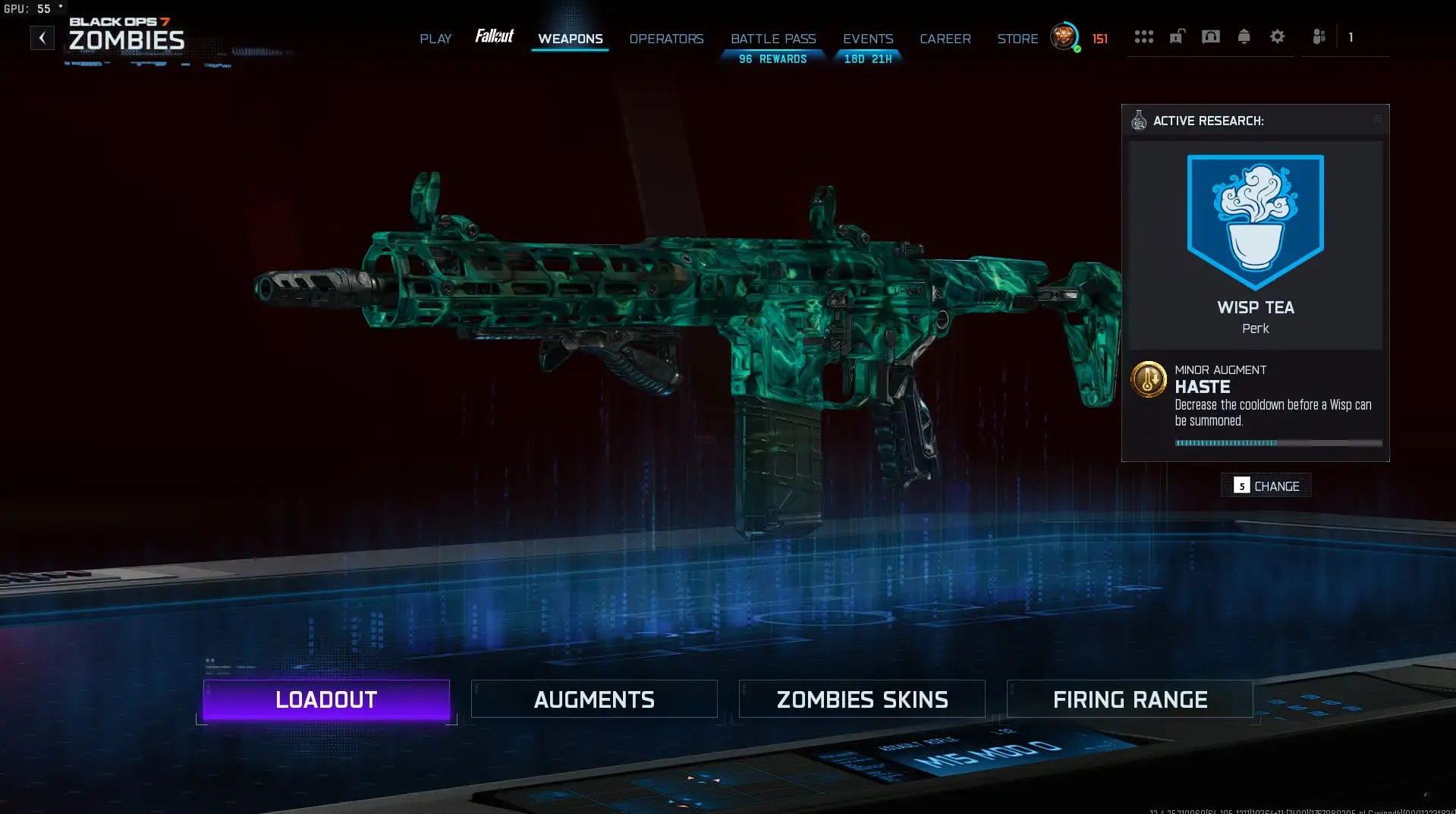
Task: Open the social grid icon
Action: tap(1144, 36)
